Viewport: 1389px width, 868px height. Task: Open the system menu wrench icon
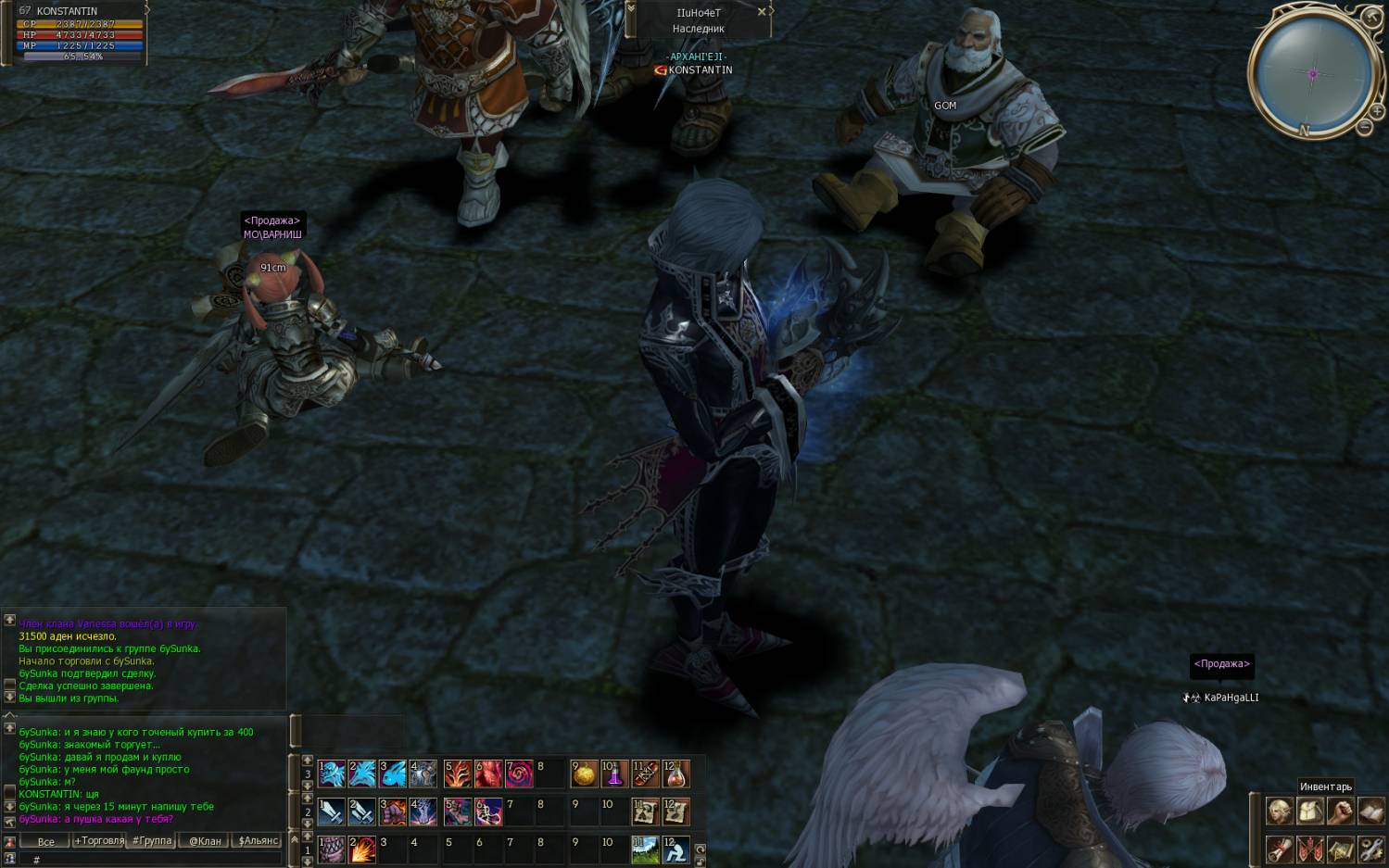coord(1370,848)
